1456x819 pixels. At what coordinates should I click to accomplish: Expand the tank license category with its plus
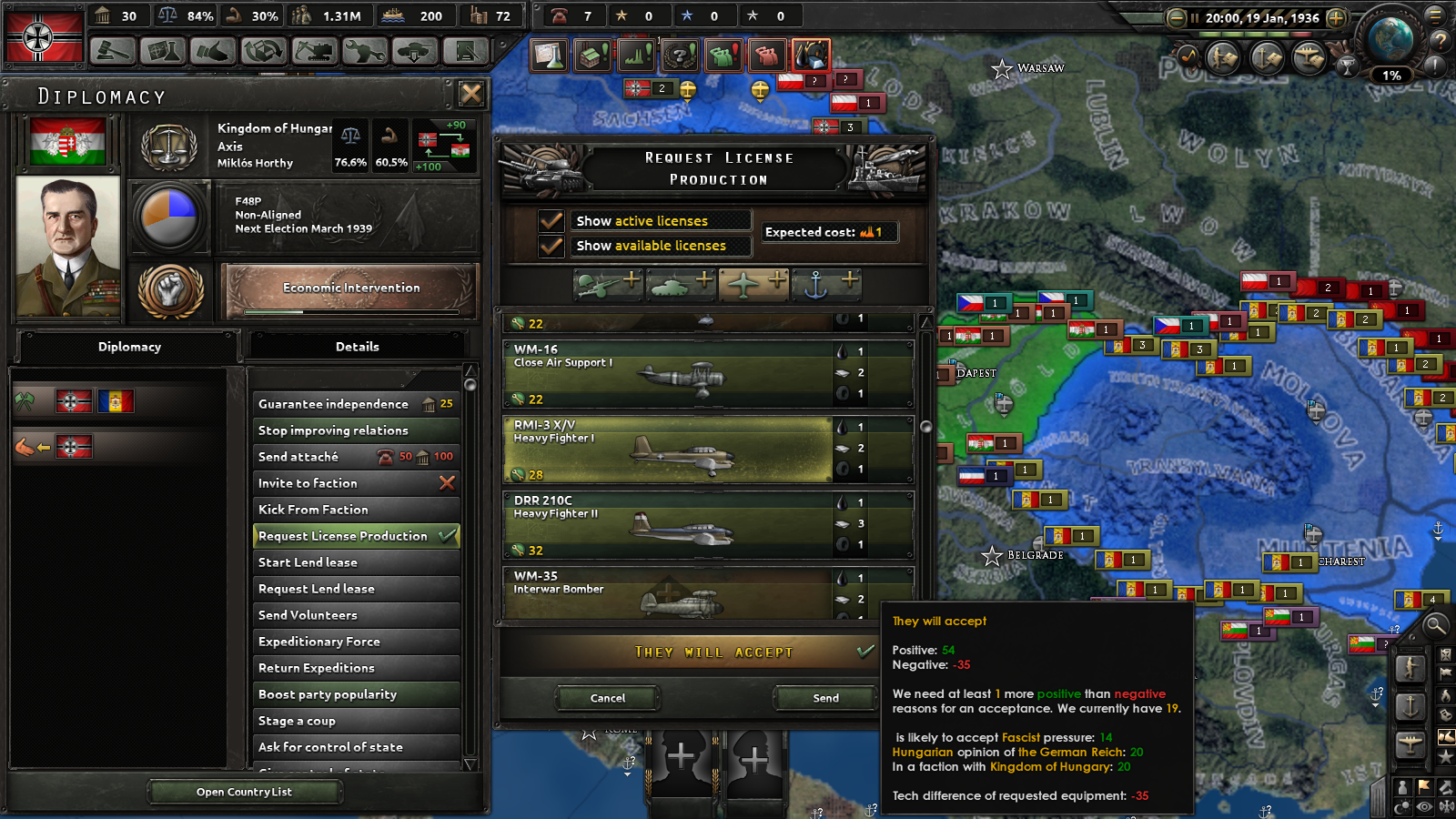pos(704,282)
